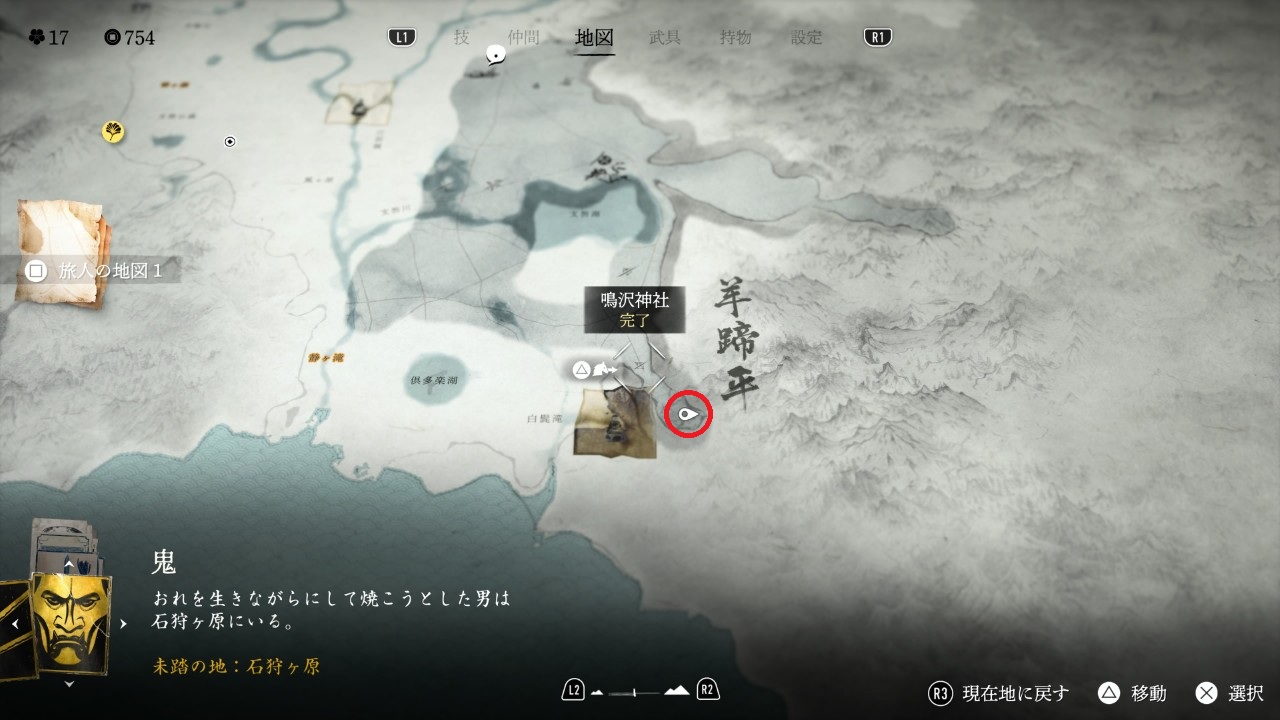The width and height of the screenshot is (1280, 720).
Task: Show the 設定 settings tab
Action: pos(807,37)
